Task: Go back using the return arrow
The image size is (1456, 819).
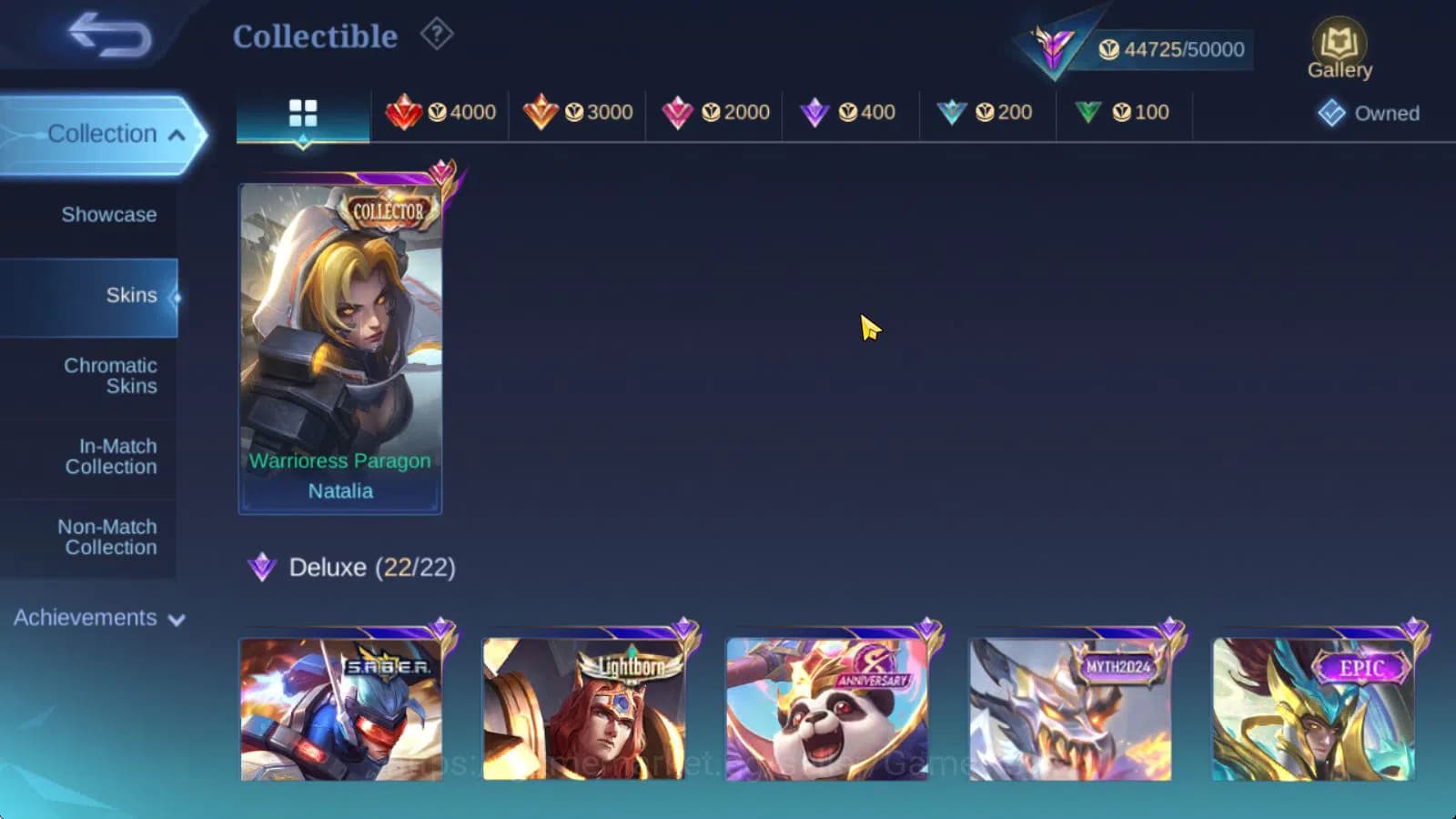Action: coord(111,35)
